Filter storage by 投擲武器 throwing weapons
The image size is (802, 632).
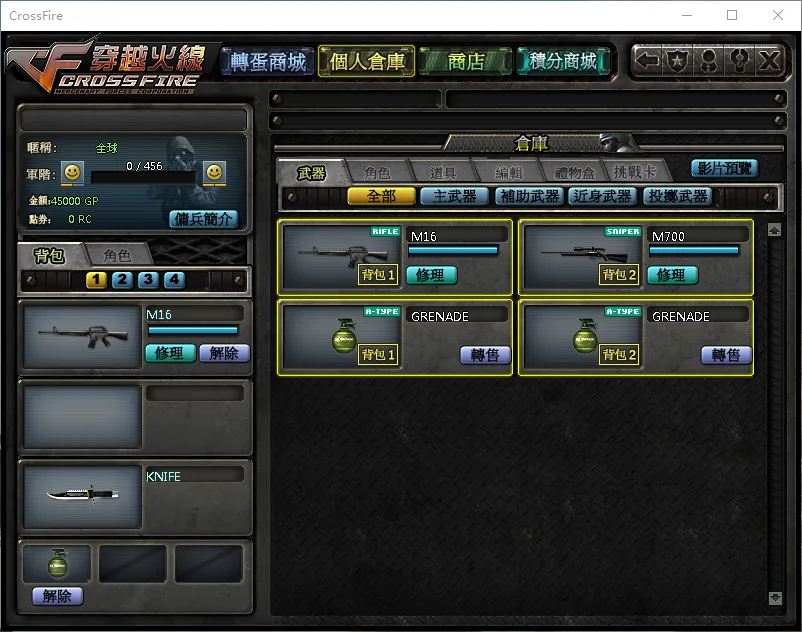coord(677,197)
